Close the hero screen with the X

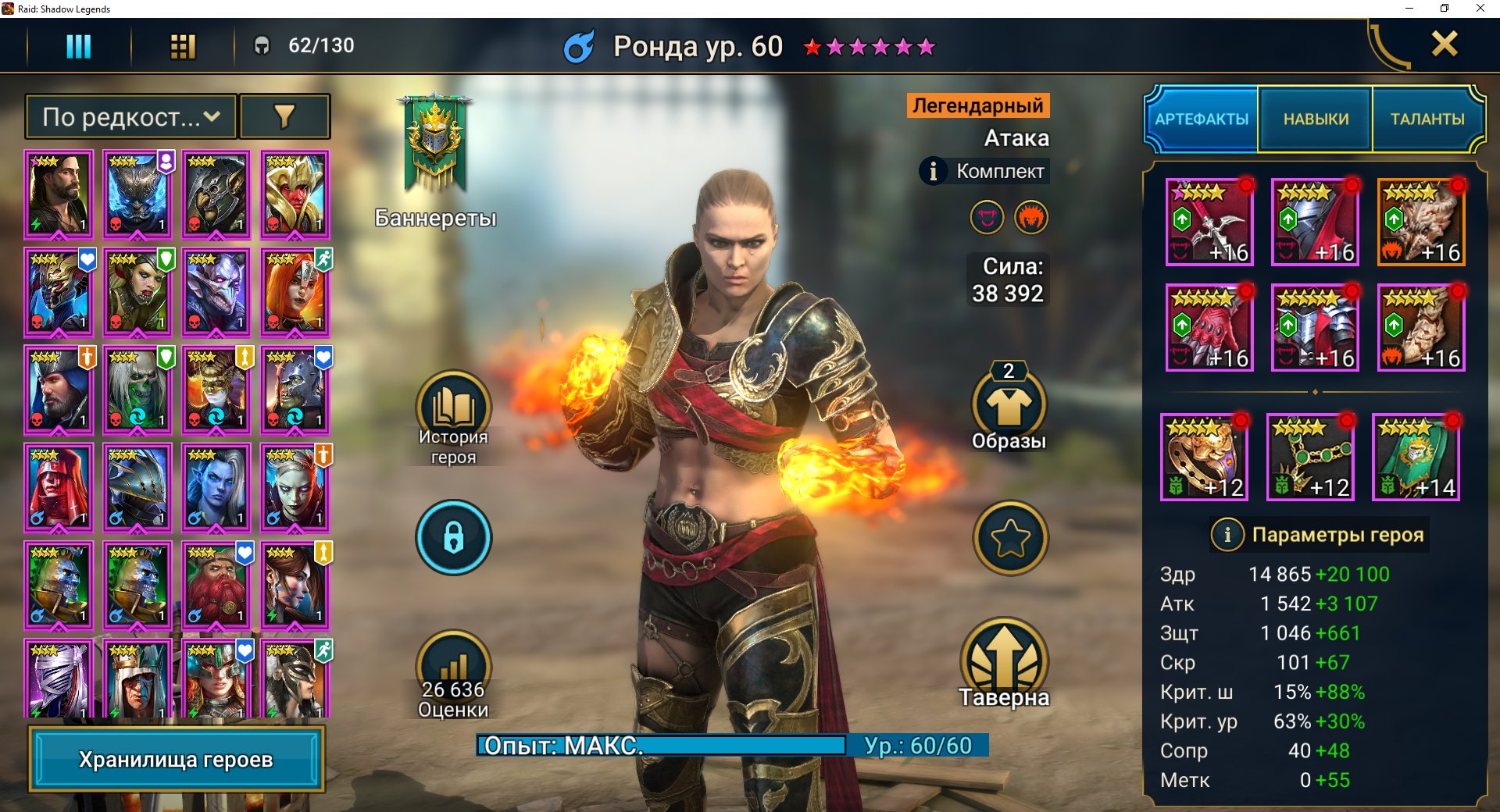[x=1445, y=44]
